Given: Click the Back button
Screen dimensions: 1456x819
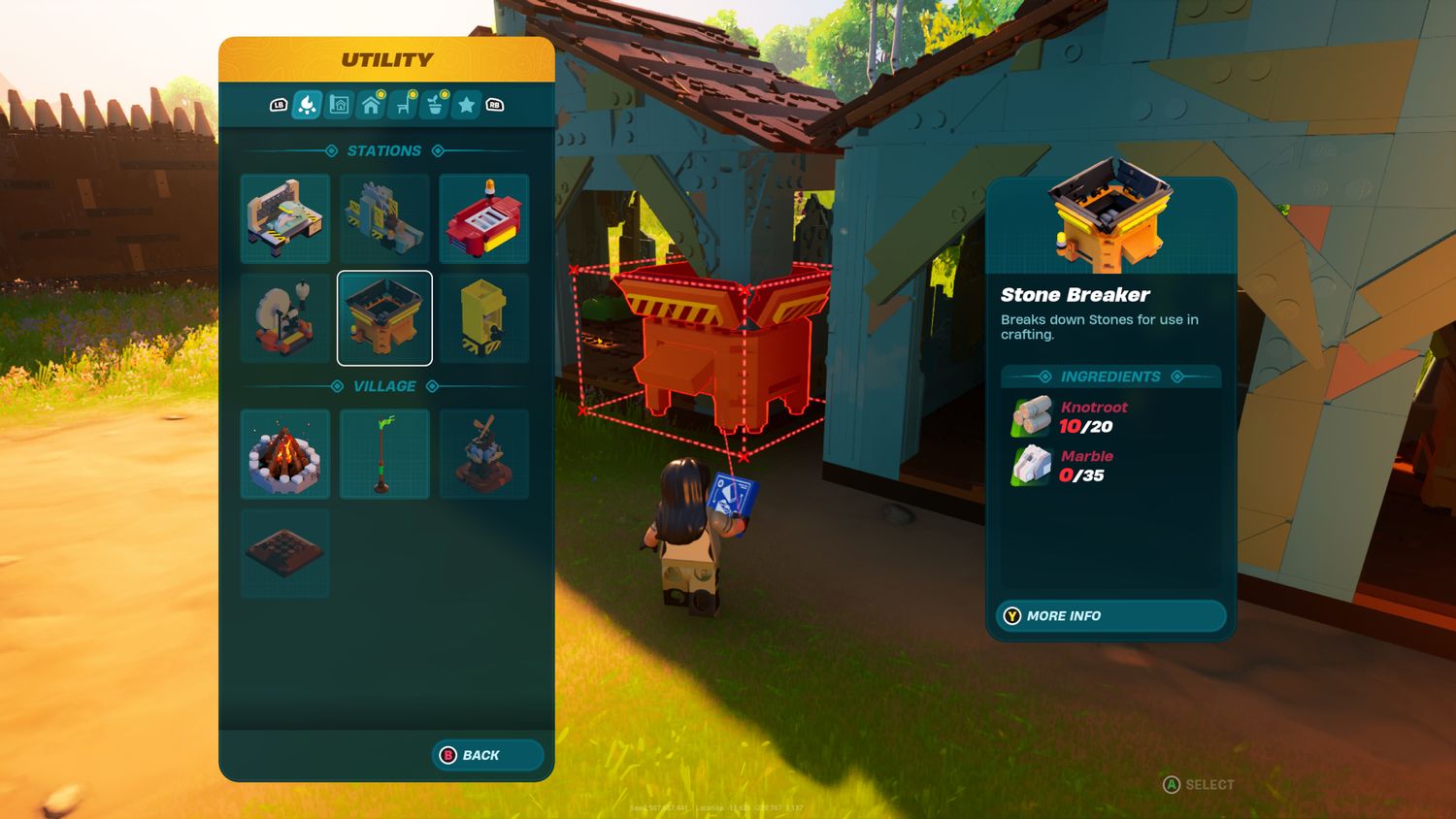Looking at the screenshot, I should [486, 755].
